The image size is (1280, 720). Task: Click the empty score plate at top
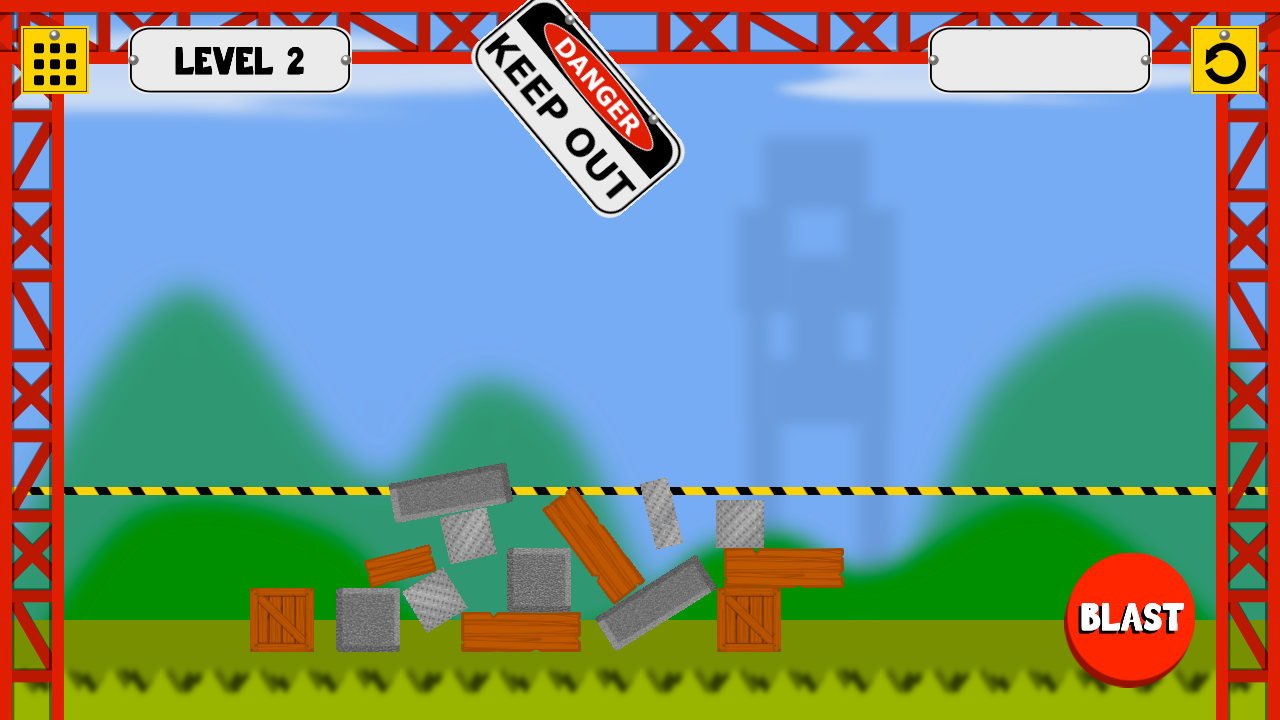pos(1038,60)
